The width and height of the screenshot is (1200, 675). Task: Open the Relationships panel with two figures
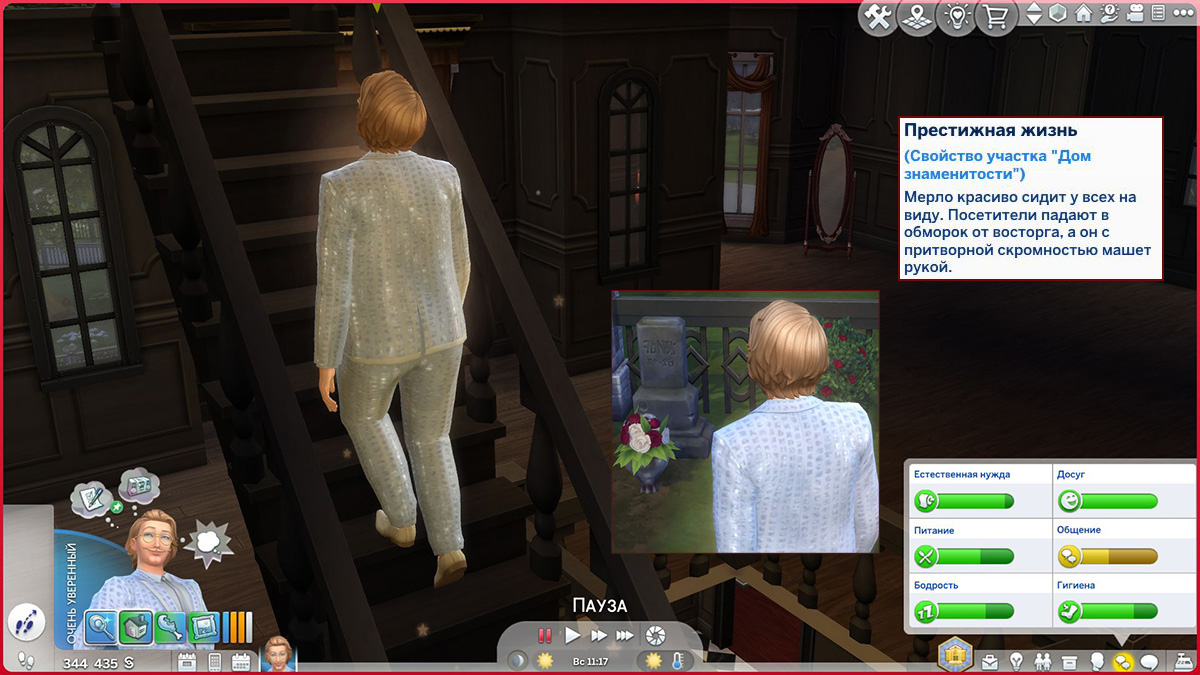1043,661
